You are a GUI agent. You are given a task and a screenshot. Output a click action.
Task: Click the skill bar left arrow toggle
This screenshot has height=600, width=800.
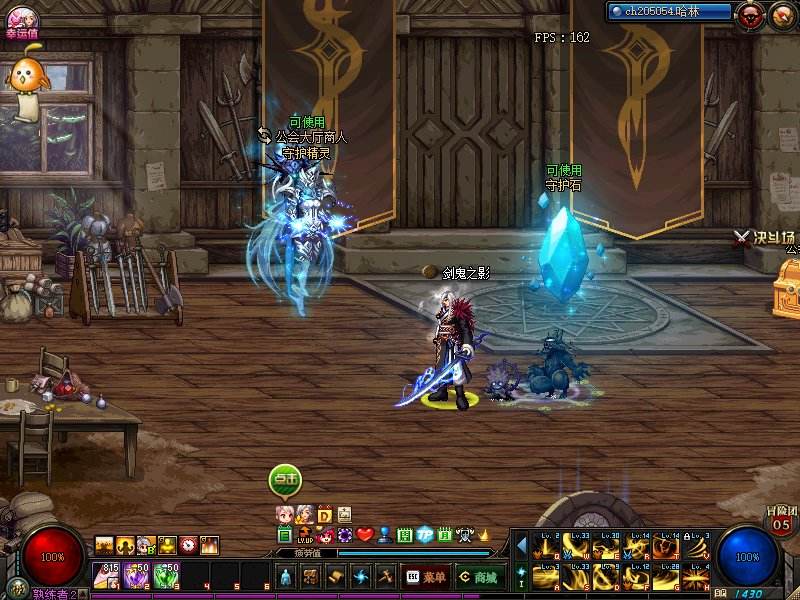[522, 545]
